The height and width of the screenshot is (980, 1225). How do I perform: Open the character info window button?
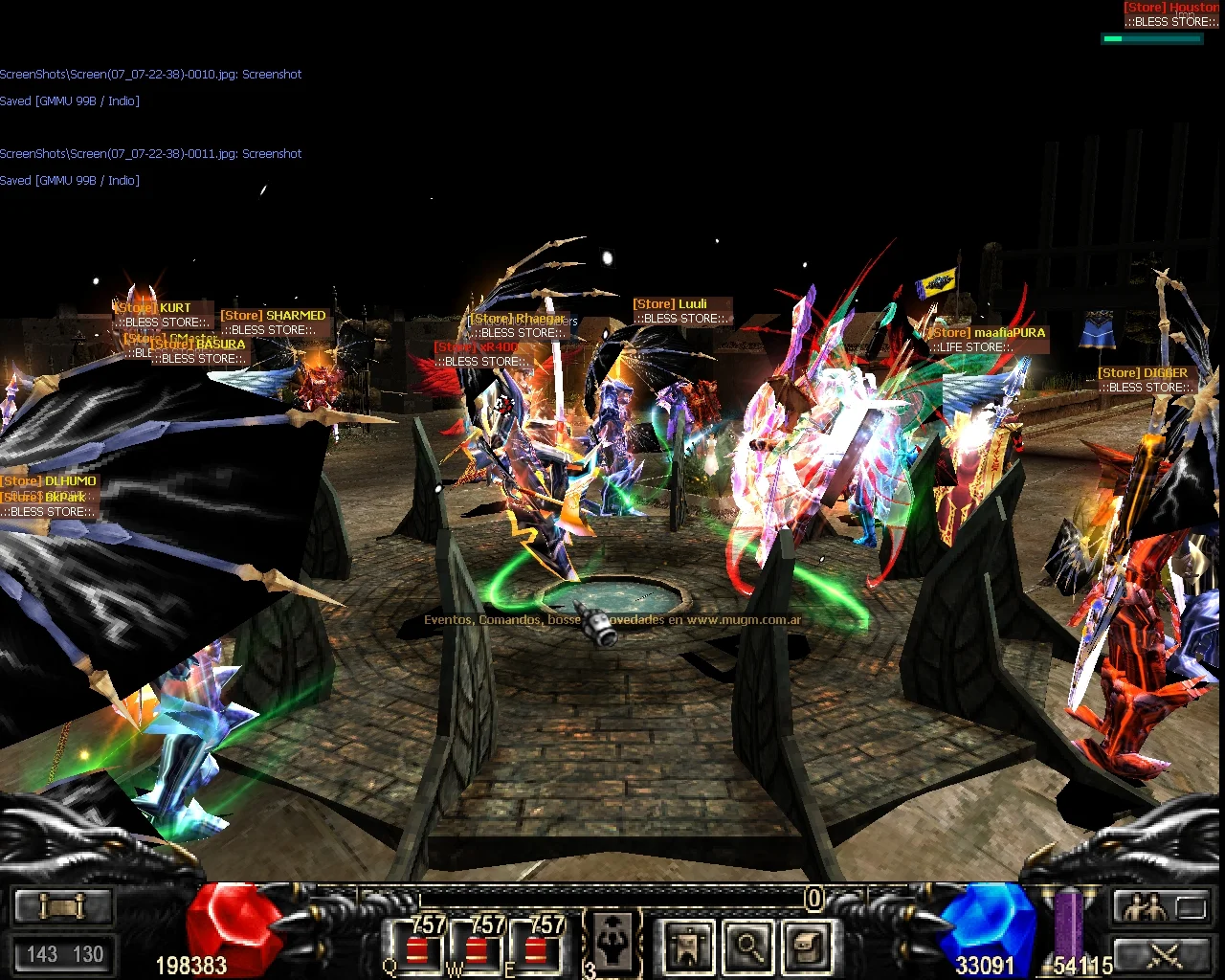click(x=688, y=947)
